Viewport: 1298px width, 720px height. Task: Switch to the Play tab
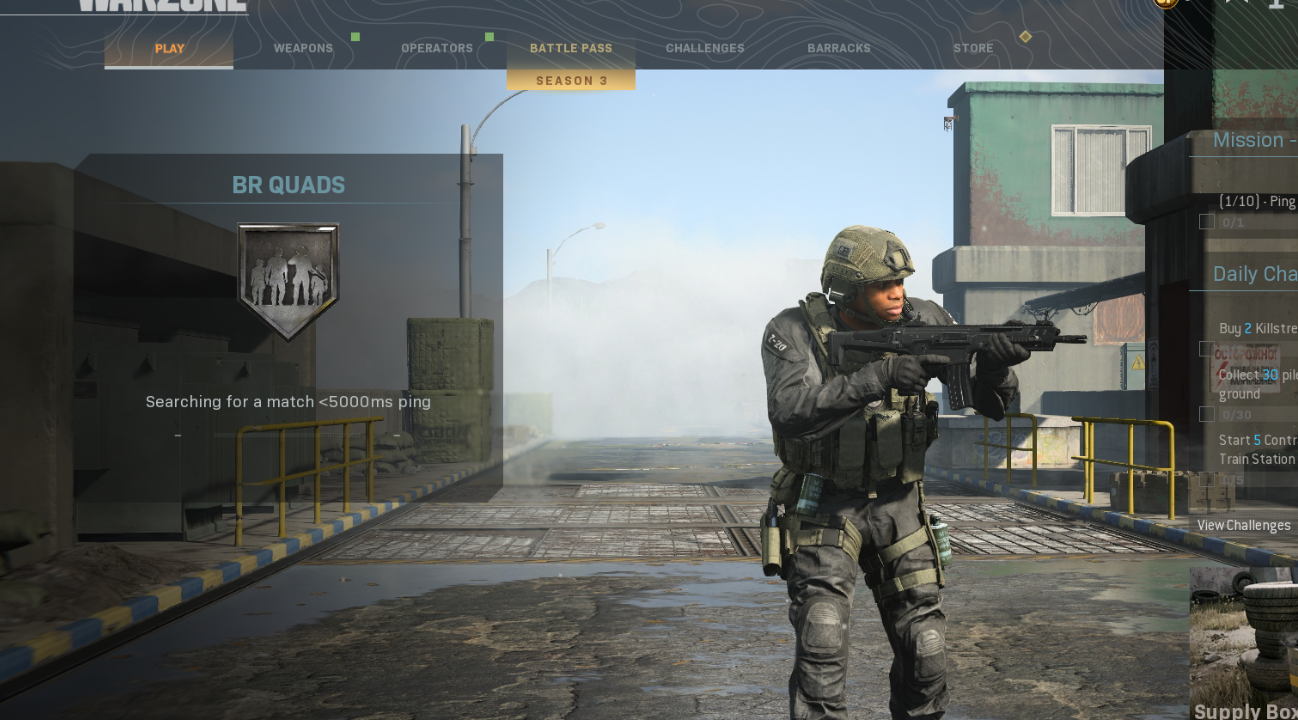[x=169, y=48]
